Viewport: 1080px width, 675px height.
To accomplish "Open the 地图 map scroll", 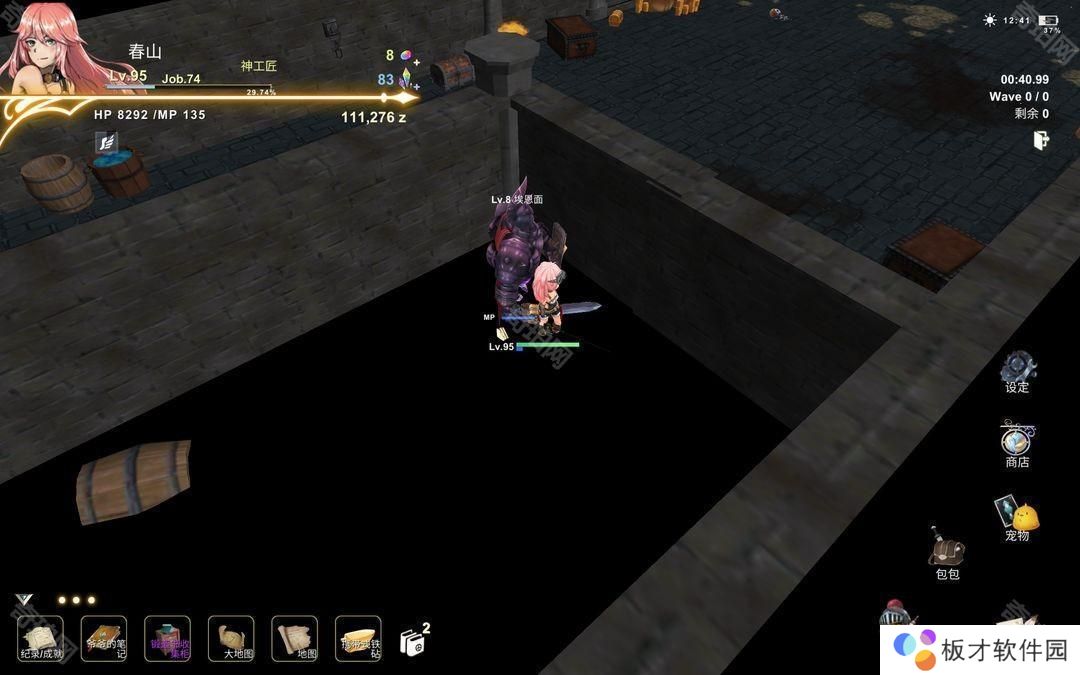I will click(x=294, y=638).
